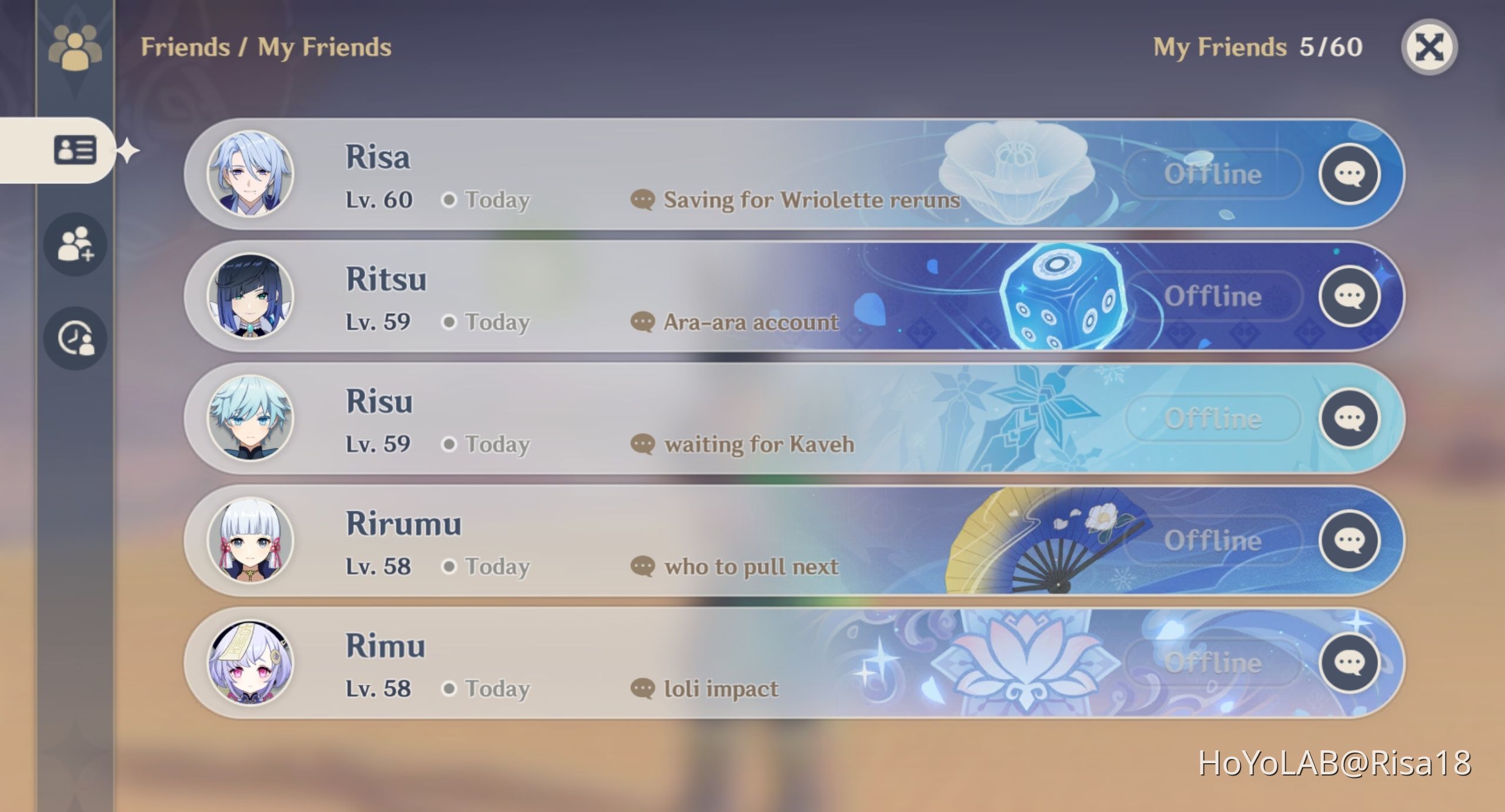View Ritsu's profile avatar
1505x812 pixels.
(252, 296)
